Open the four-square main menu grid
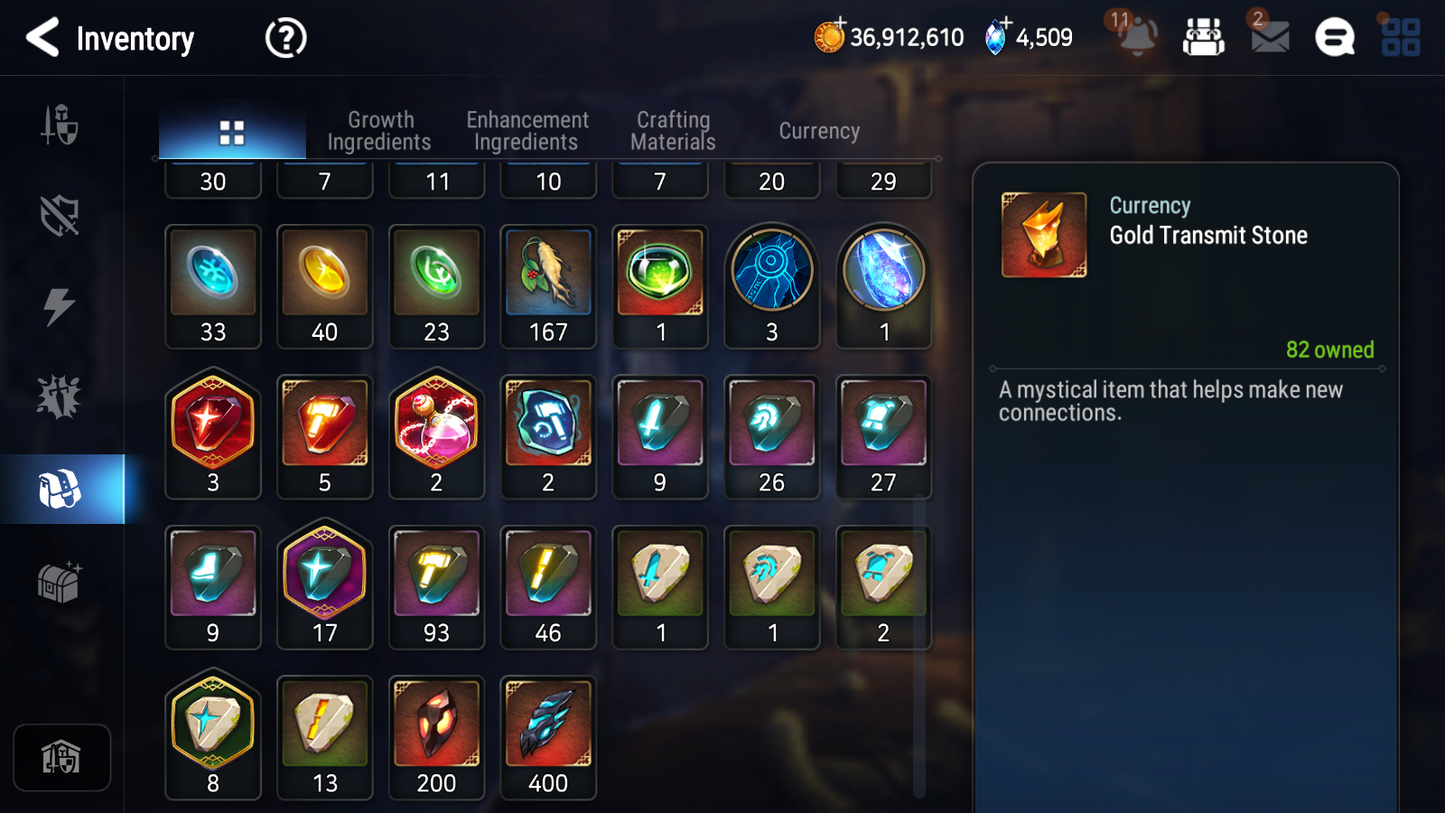1445x813 pixels. point(1400,38)
